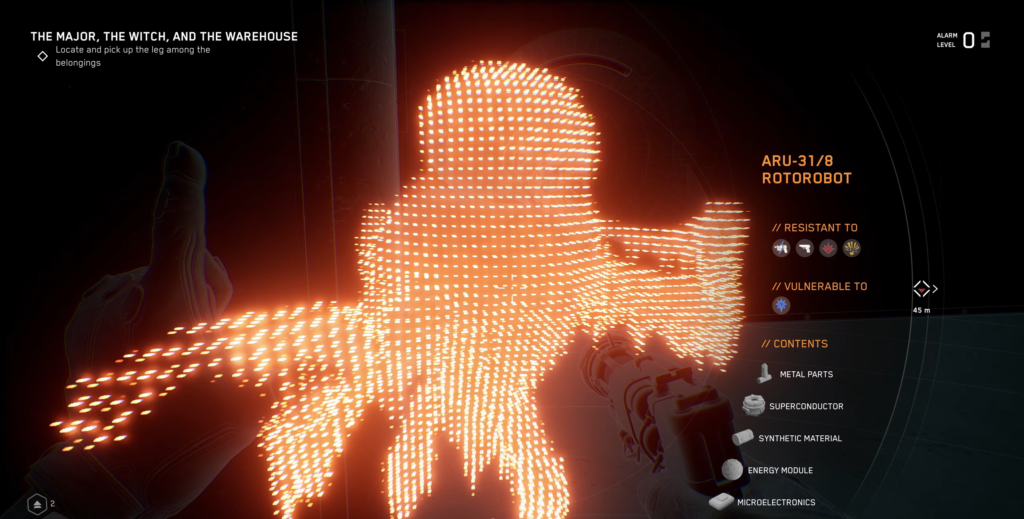The height and width of the screenshot is (519, 1024).
Task: Select the red splash resistance icon
Action: [828, 248]
